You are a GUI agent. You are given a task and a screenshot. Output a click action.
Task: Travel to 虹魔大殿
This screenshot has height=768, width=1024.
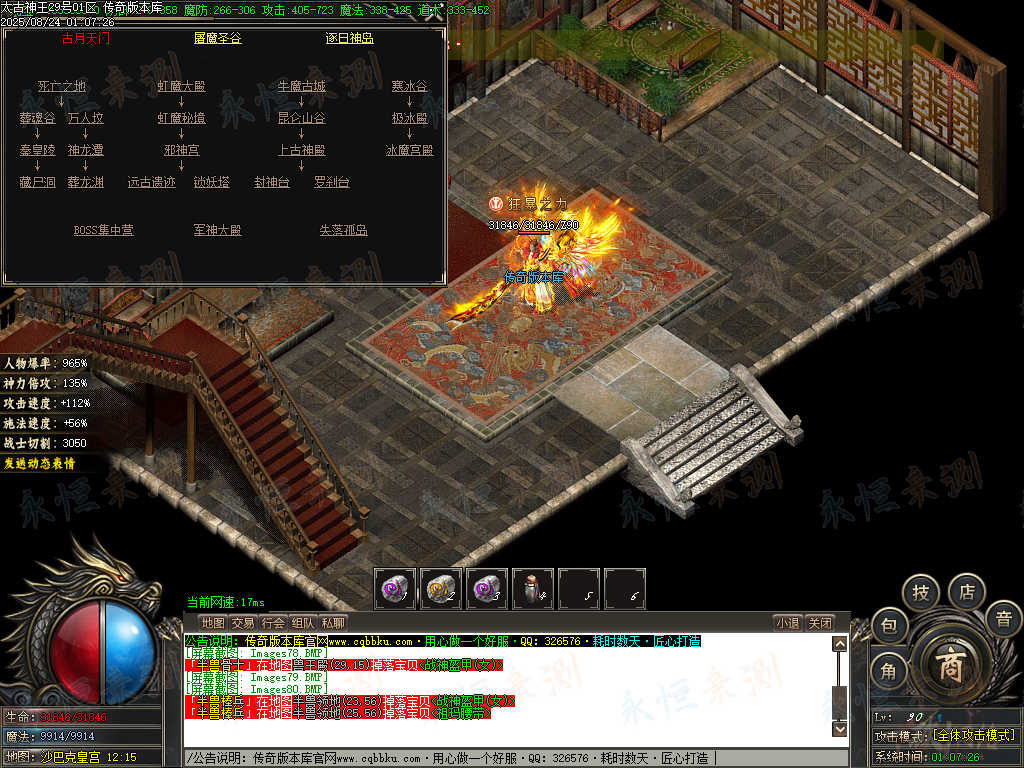pos(181,86)
